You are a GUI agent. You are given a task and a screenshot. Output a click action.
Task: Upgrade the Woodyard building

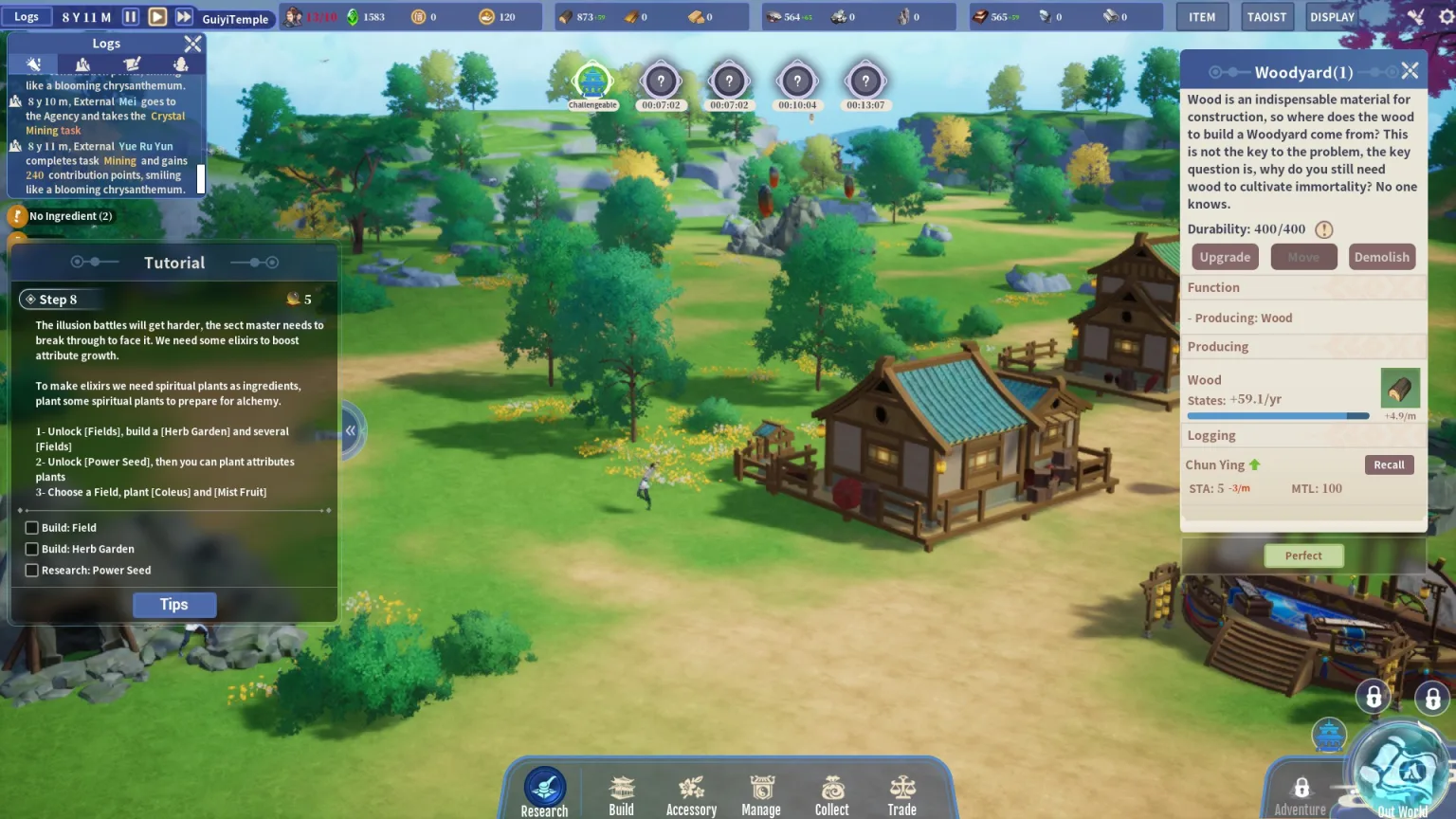(x=1225, y=257)
